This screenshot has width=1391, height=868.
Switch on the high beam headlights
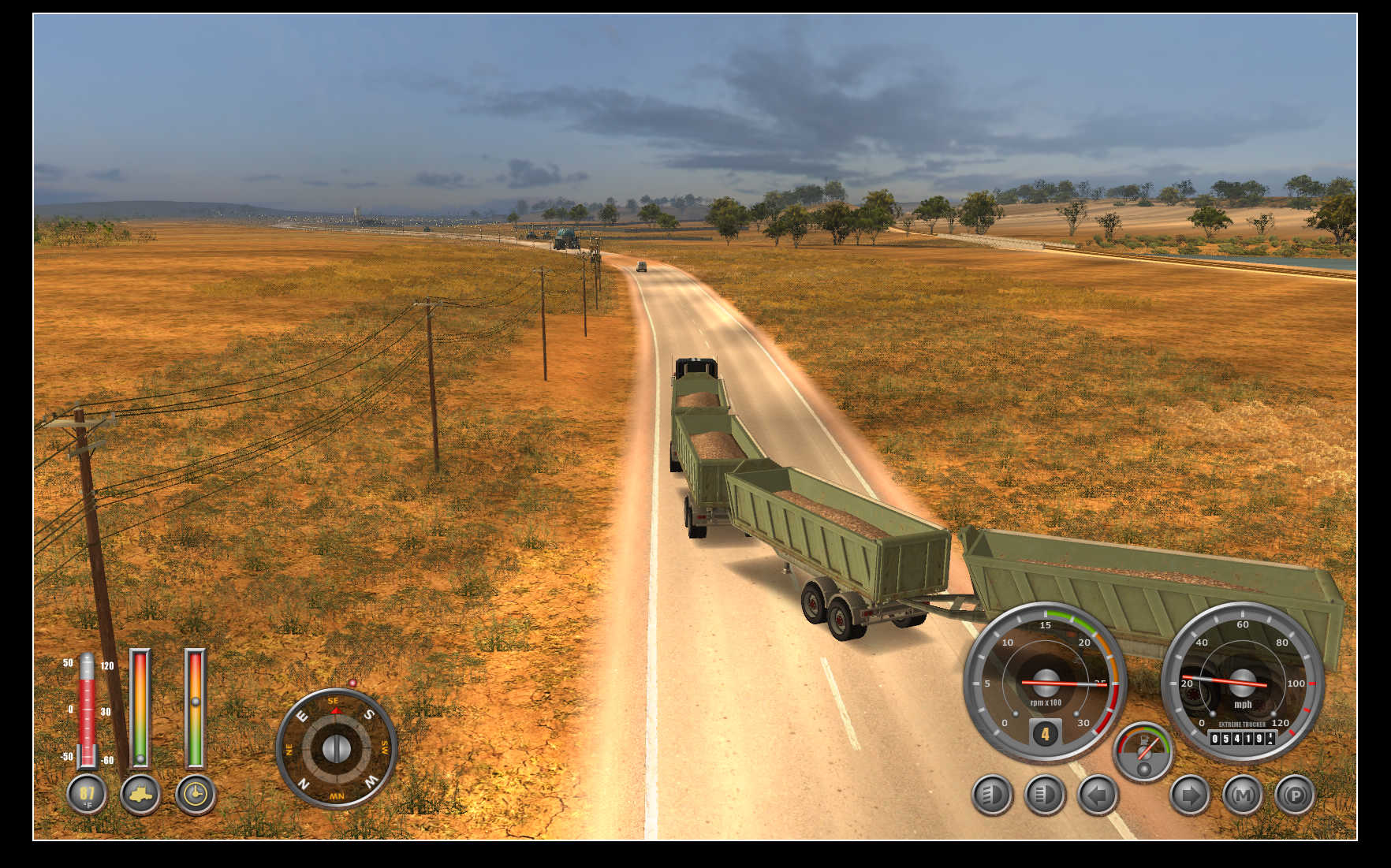click(x=1044, y=795)
